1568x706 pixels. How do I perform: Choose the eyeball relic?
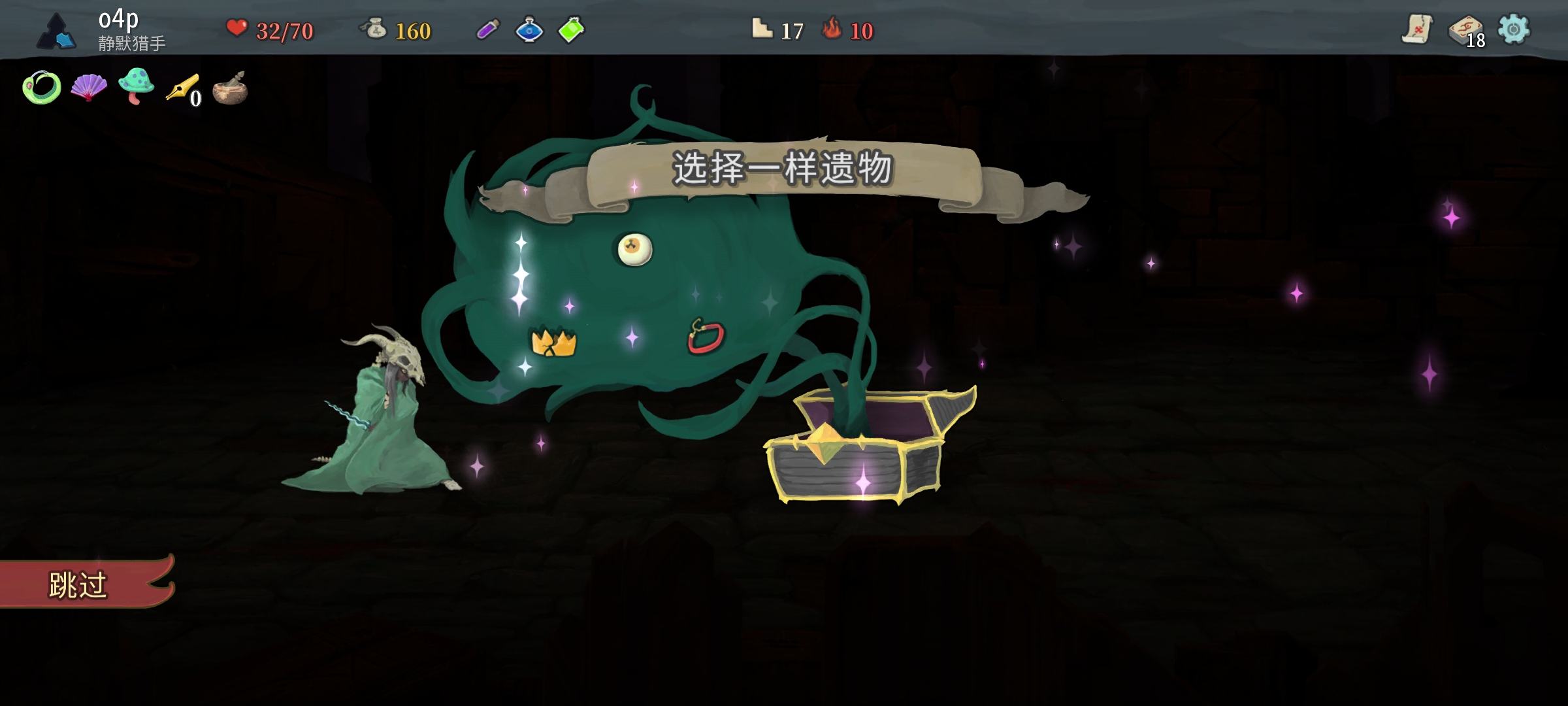tap(634, 250)
